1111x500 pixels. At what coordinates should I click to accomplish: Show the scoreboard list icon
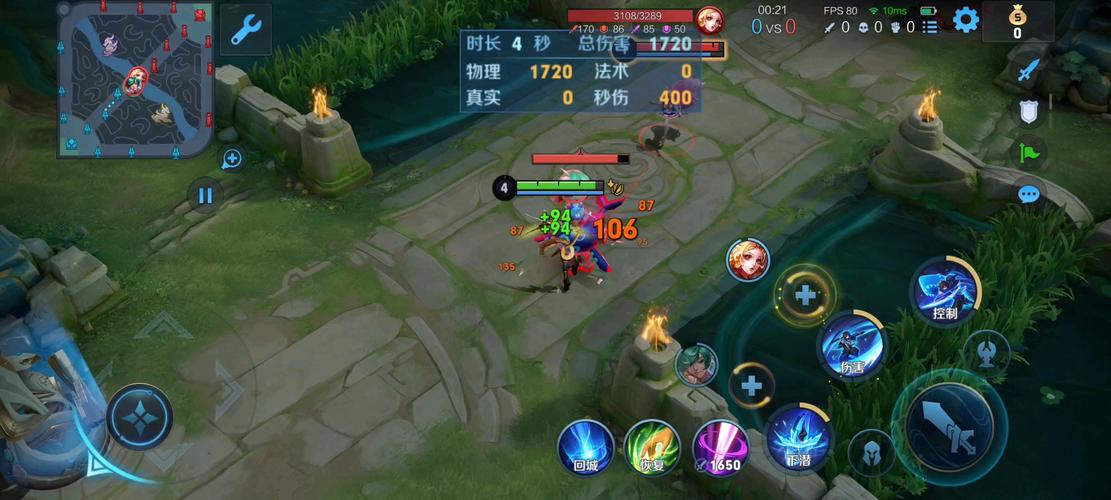[x=930, y=27]
